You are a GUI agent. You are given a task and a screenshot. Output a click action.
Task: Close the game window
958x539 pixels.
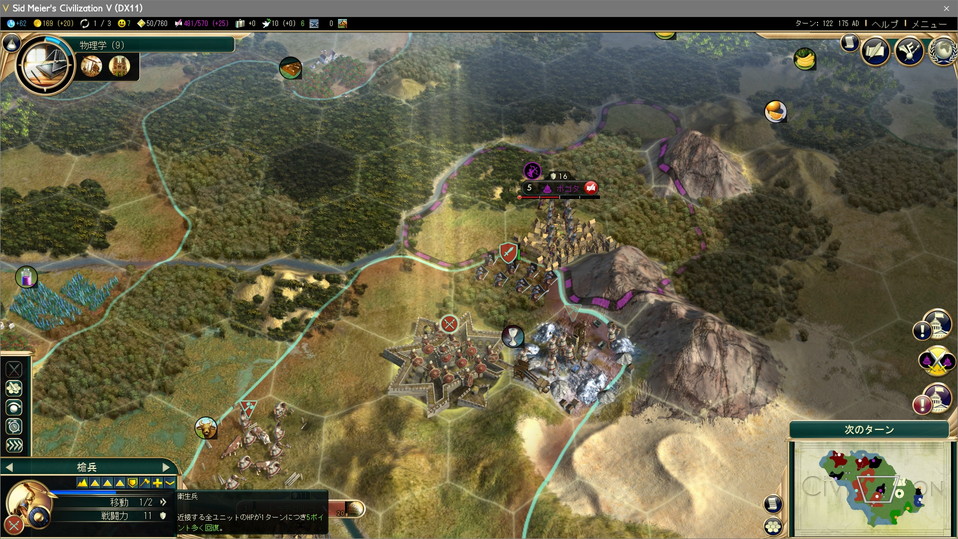click(x=946, y=7)
